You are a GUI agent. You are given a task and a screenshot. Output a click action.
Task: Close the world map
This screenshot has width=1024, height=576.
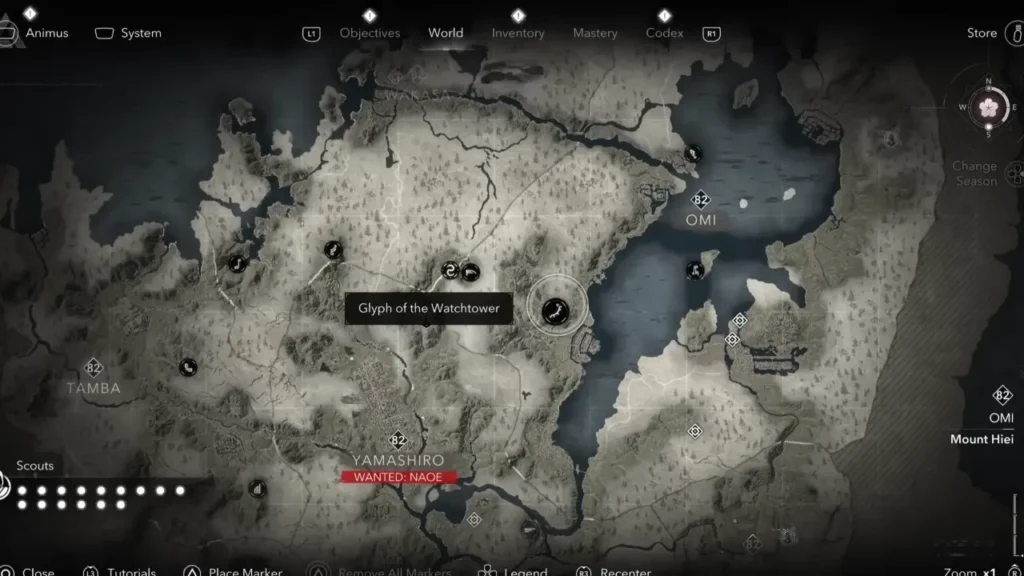(38, 572)
